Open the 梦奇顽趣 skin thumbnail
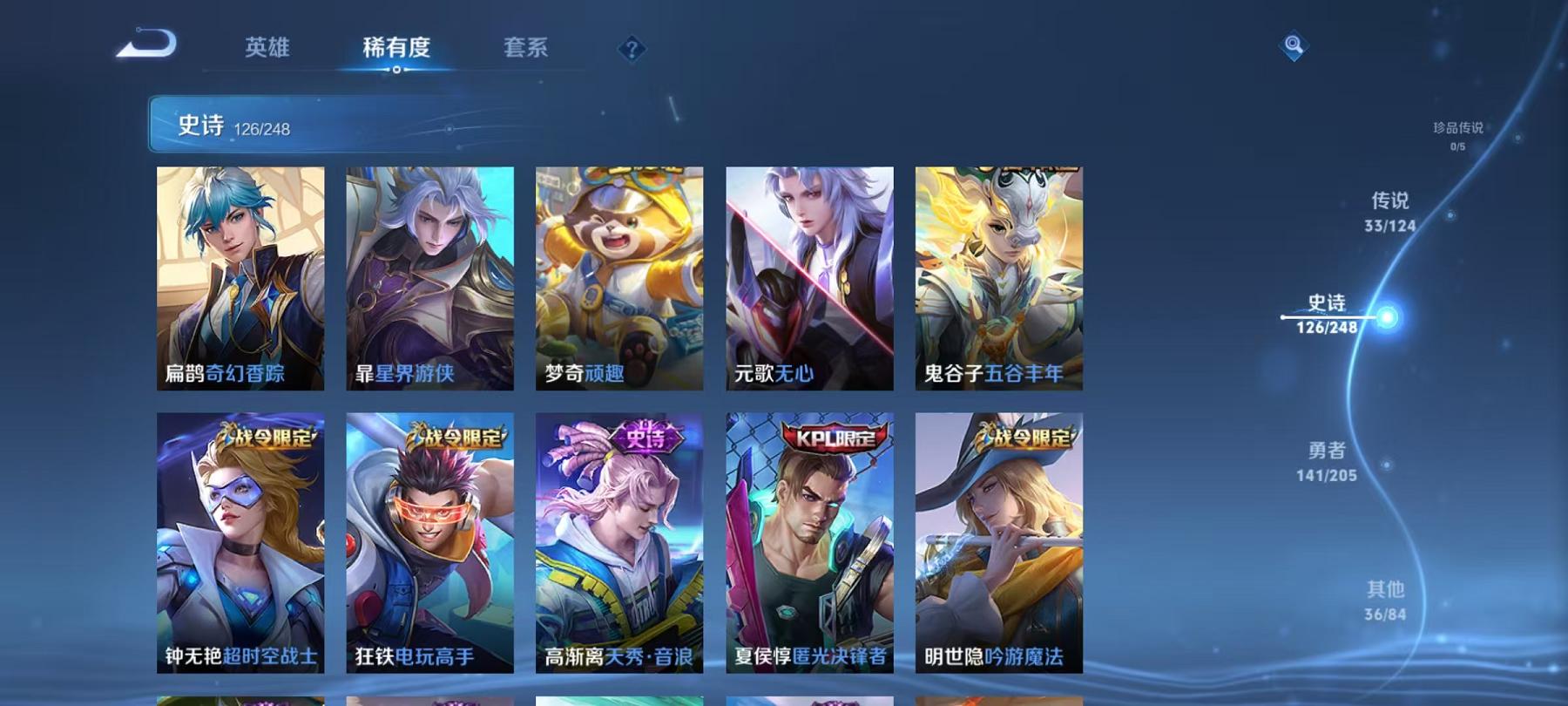Viewport: 1568px width, 706px height. pos(617,279)
